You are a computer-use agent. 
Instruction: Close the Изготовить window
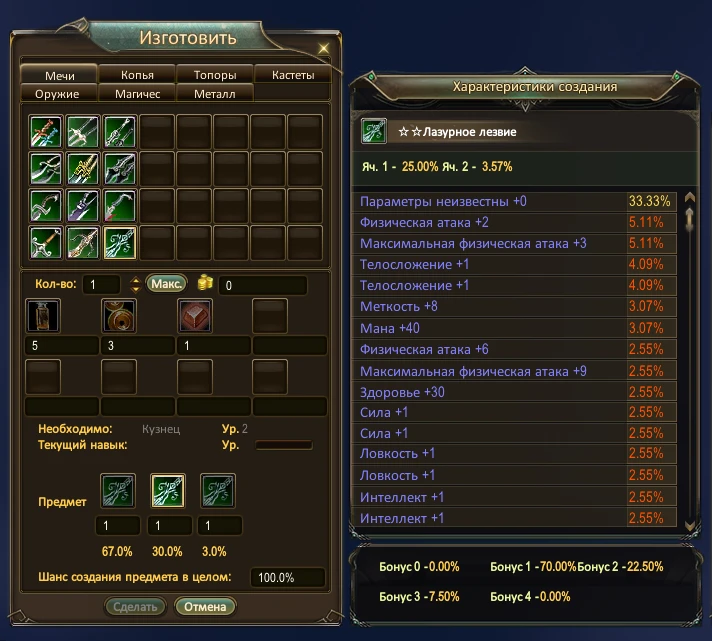[x=323, y=48]
